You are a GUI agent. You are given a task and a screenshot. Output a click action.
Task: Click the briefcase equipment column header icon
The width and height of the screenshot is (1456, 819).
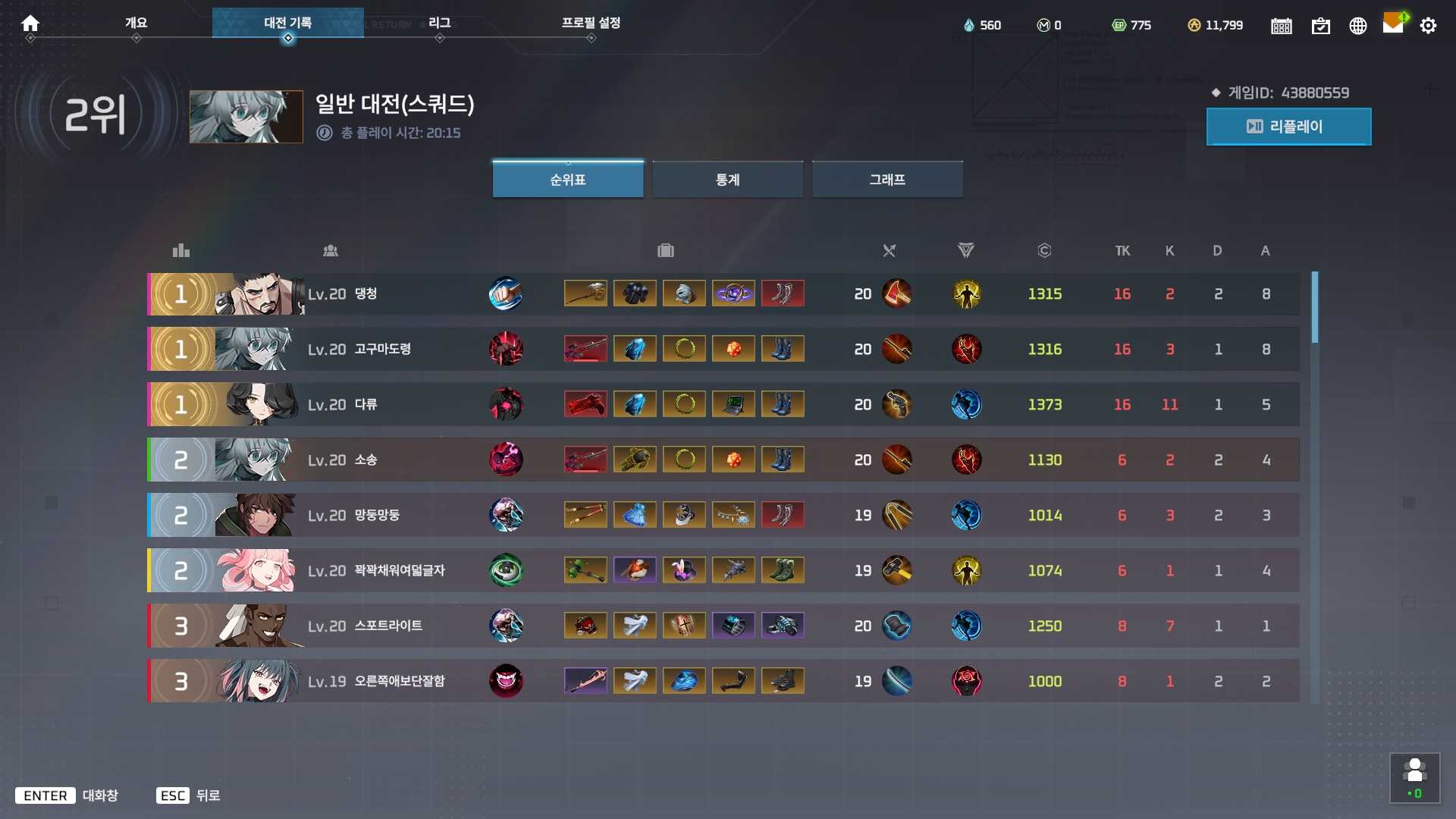pos(665,250)
